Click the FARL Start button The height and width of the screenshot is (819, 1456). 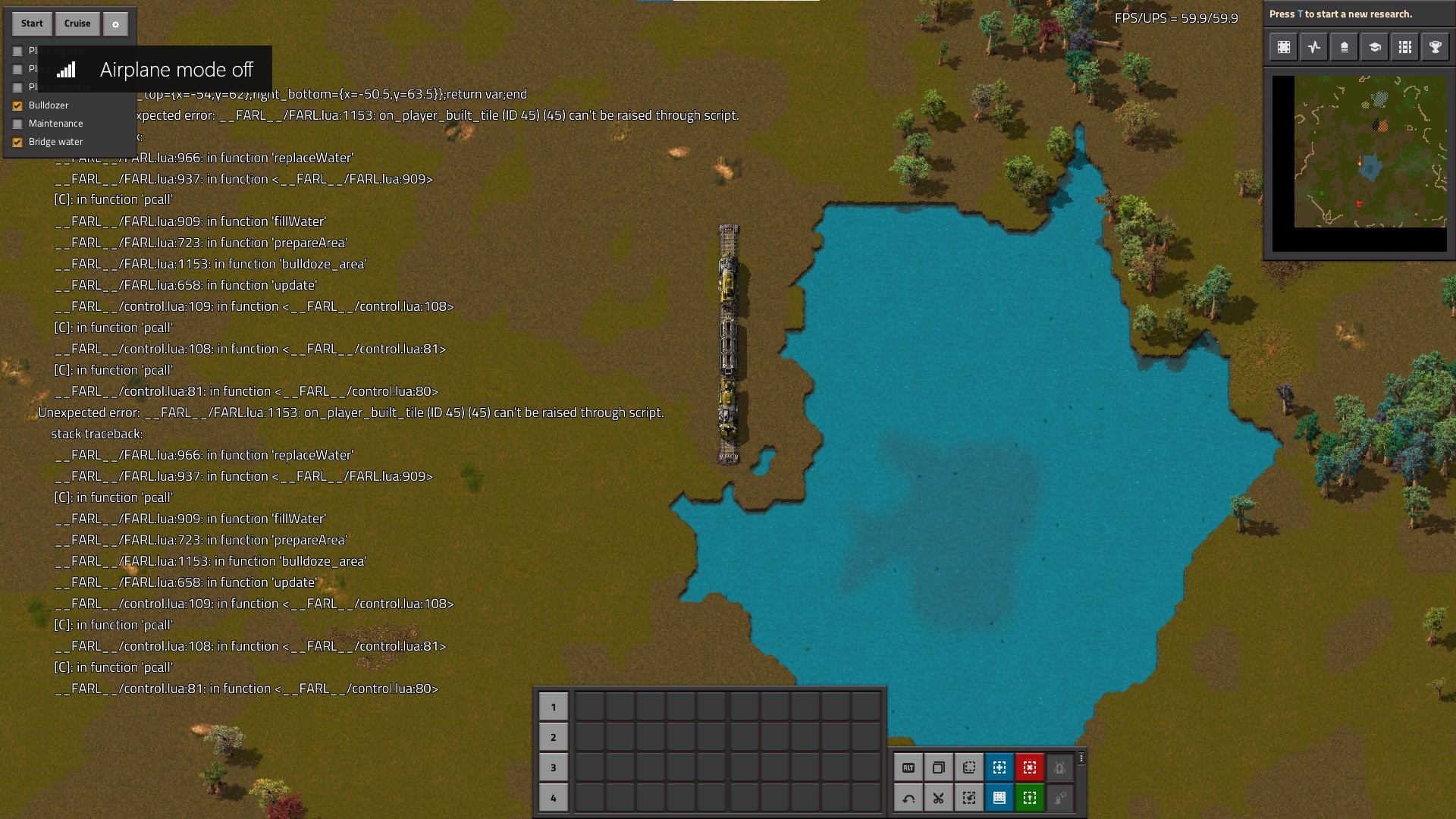point(32,24)
